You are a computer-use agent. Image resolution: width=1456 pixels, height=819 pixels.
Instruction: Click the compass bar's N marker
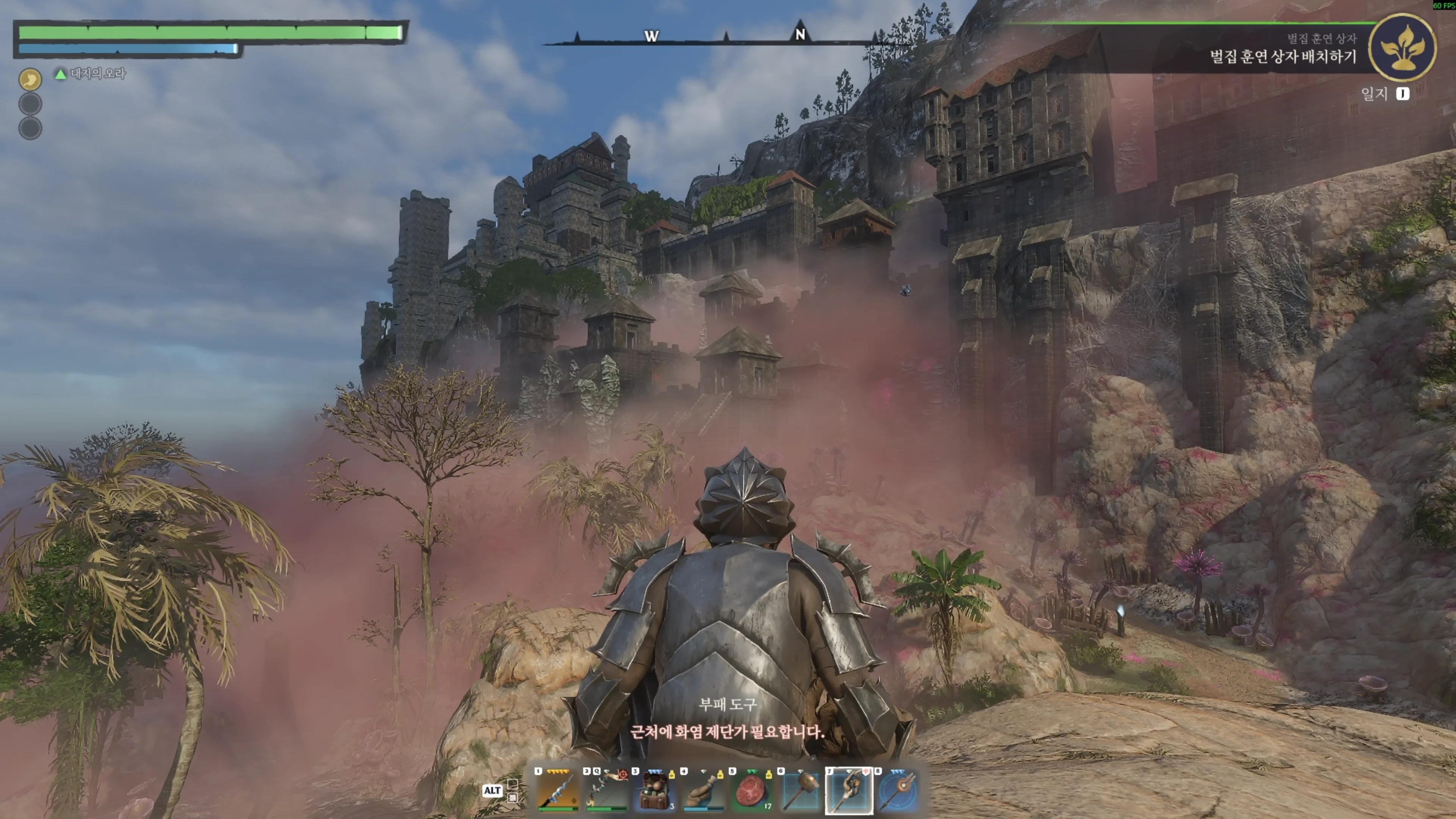click(800, 35)
